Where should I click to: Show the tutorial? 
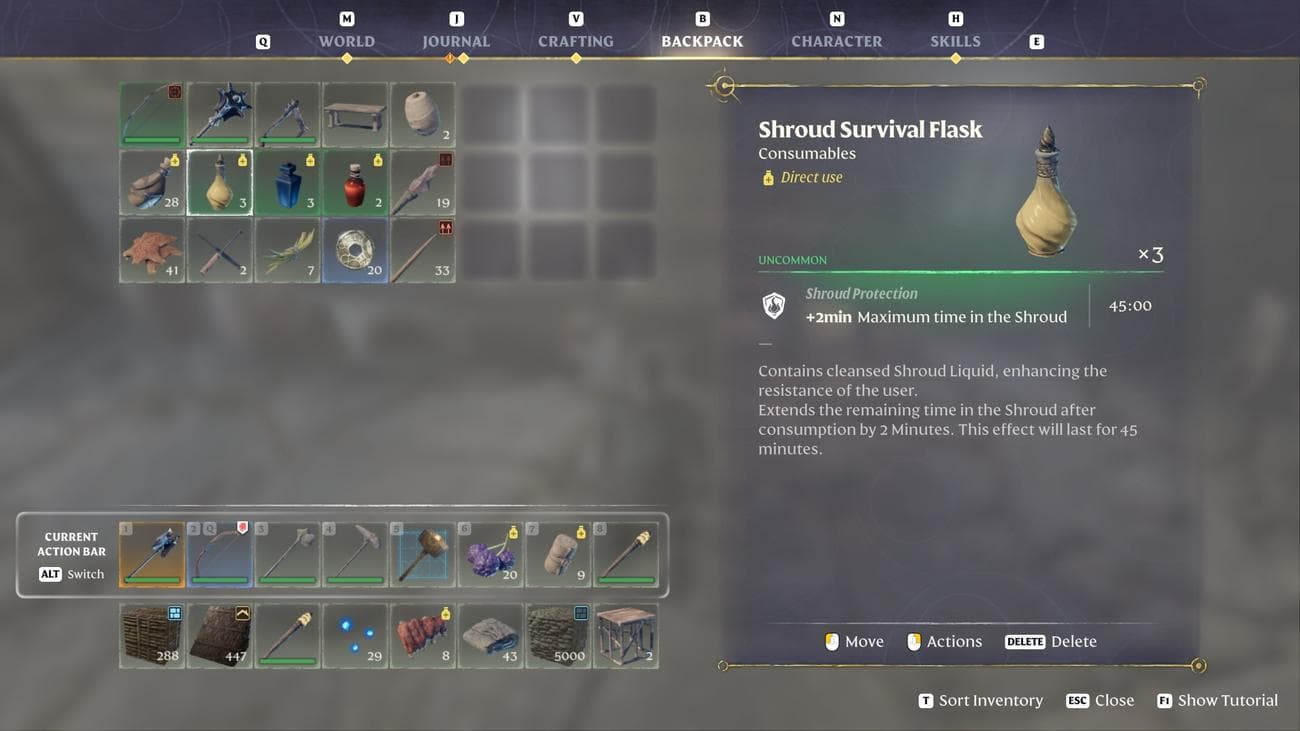[1217, 700]
